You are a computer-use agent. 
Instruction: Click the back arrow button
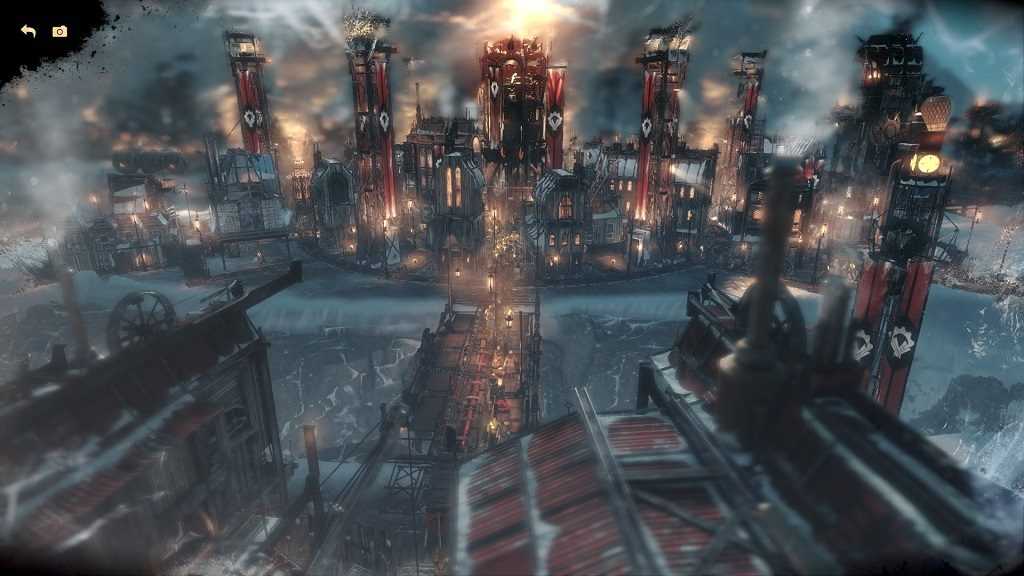coord(28,32)
